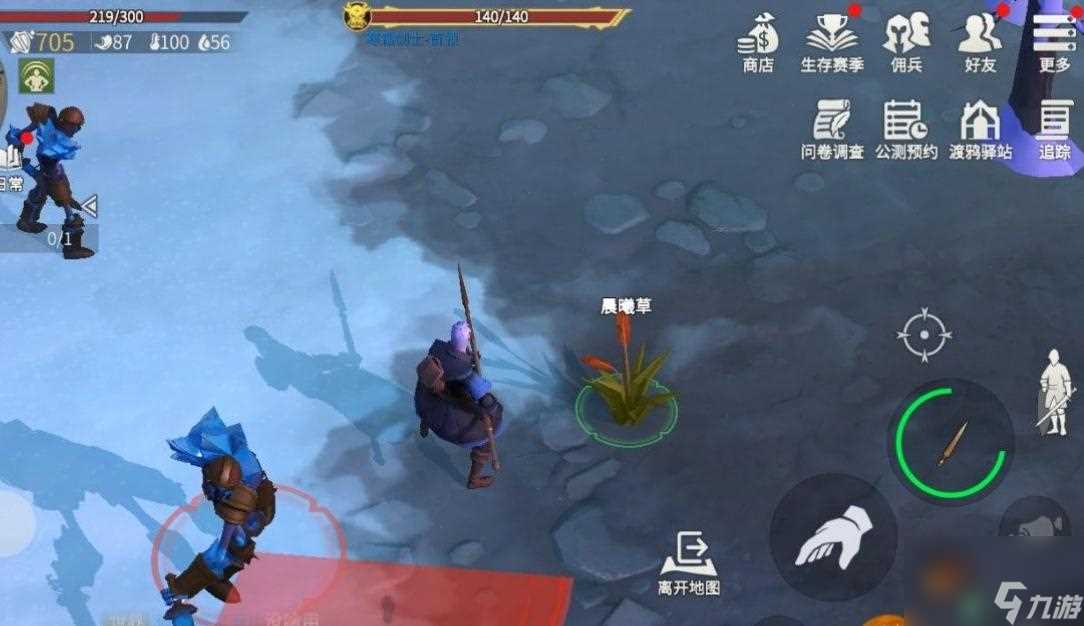Open the 公测预约 beta reservation

click(x=906, y=129)
